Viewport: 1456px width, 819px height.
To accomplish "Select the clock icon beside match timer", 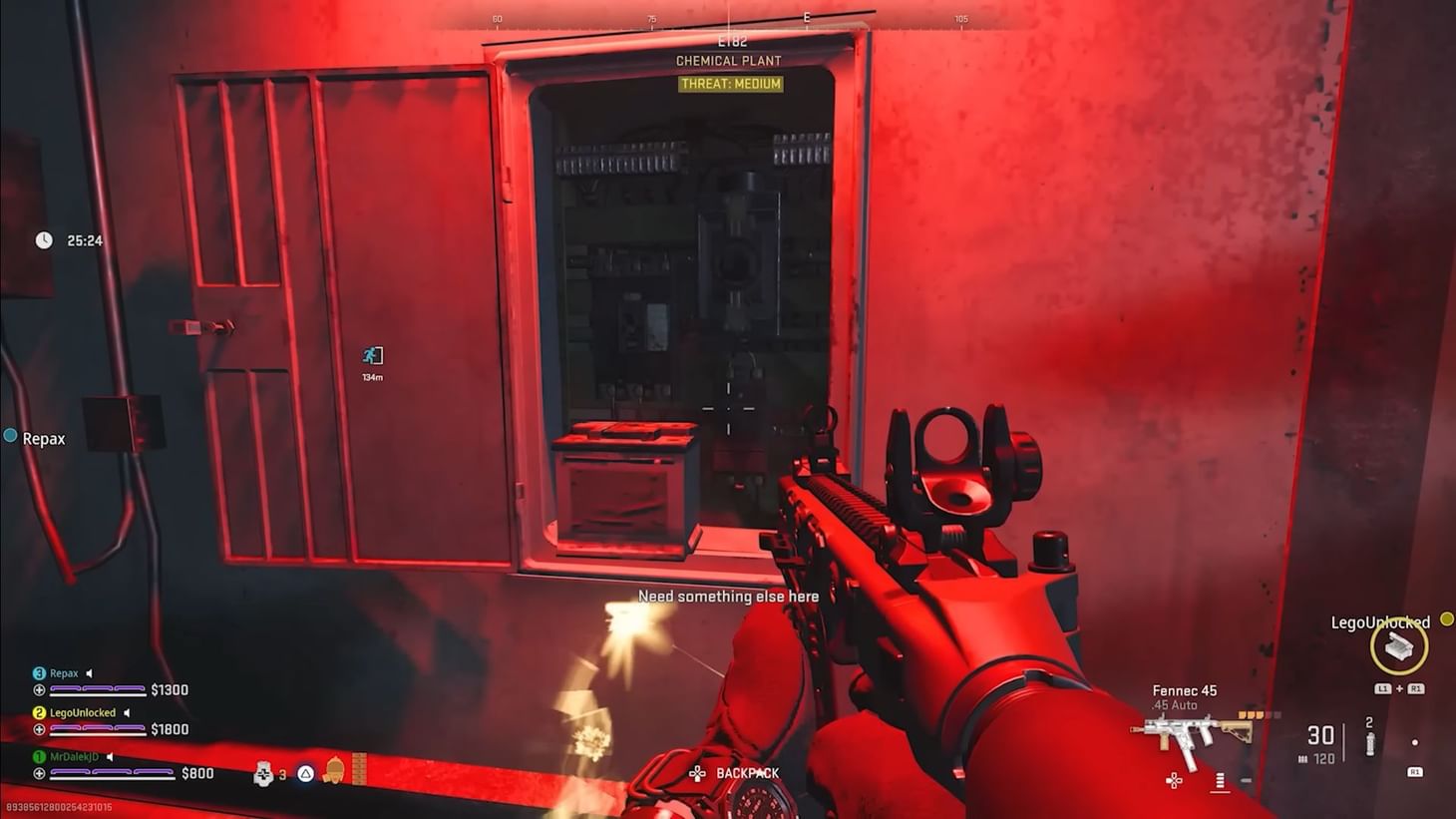I will click(42, 239).
